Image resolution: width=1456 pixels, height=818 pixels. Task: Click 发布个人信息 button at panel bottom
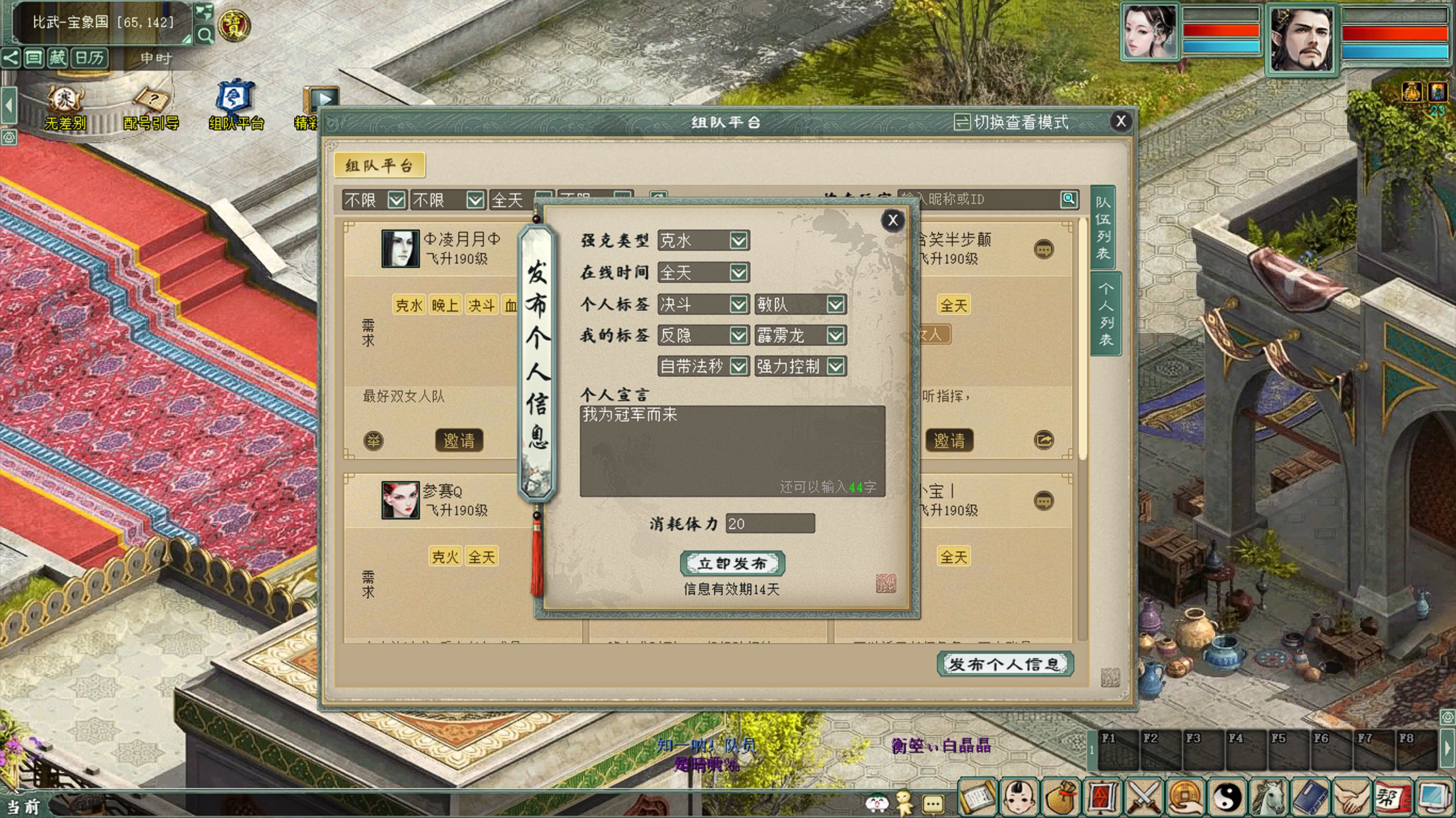(x=1005, y=664)
